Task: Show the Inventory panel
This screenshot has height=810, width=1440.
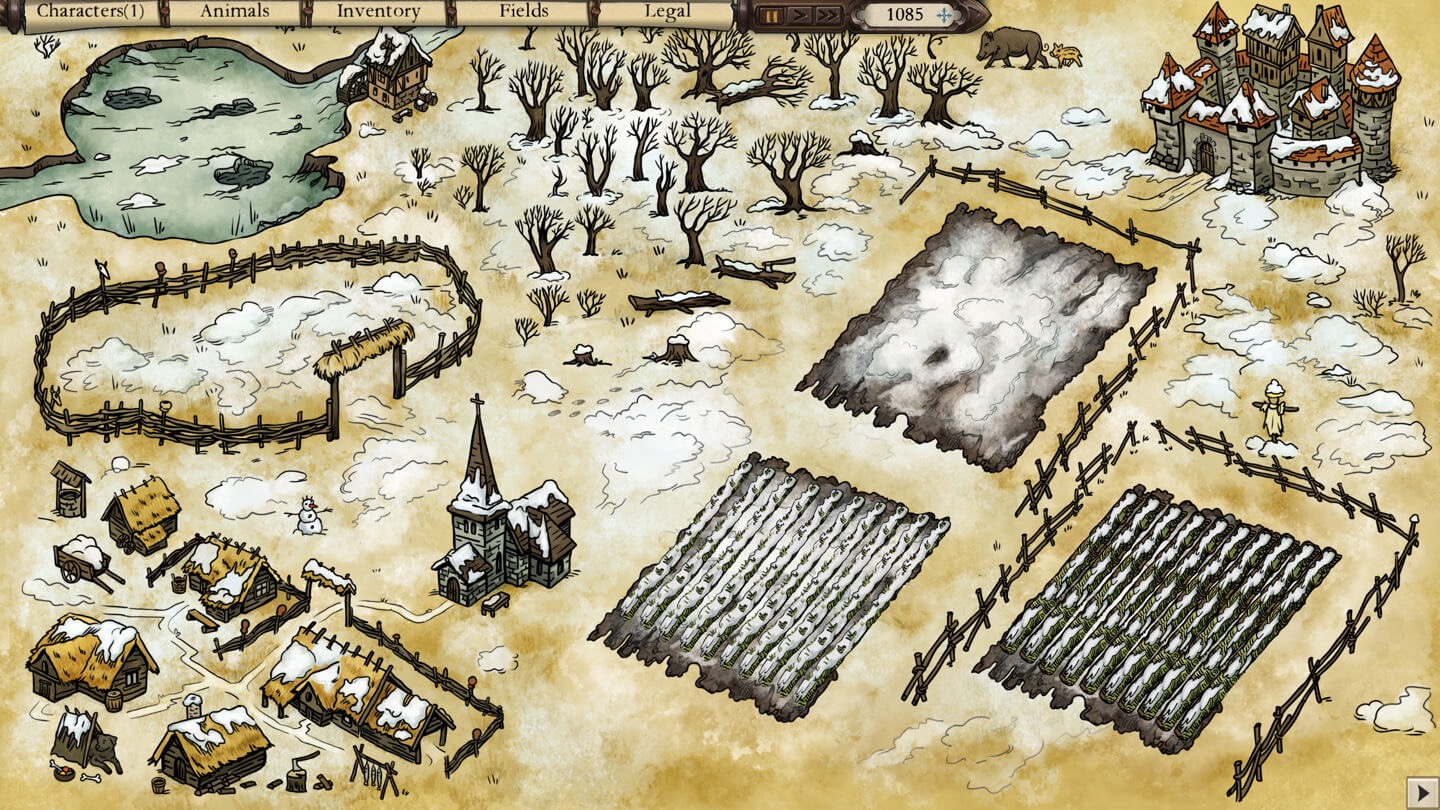Action: [378, 12]
